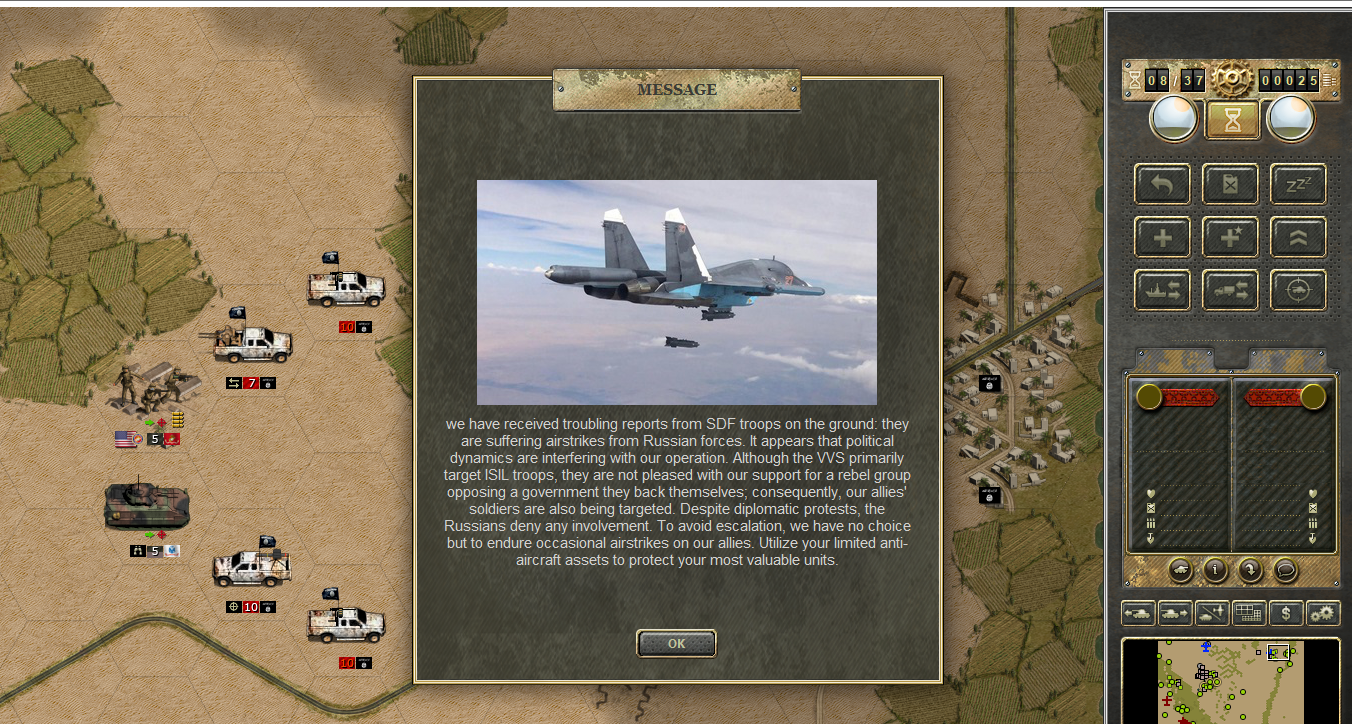Select previous unit with left-arrow tank button
This screenshot has height=724, width=1352.
pyautogui.click(x=1139, y=613)
